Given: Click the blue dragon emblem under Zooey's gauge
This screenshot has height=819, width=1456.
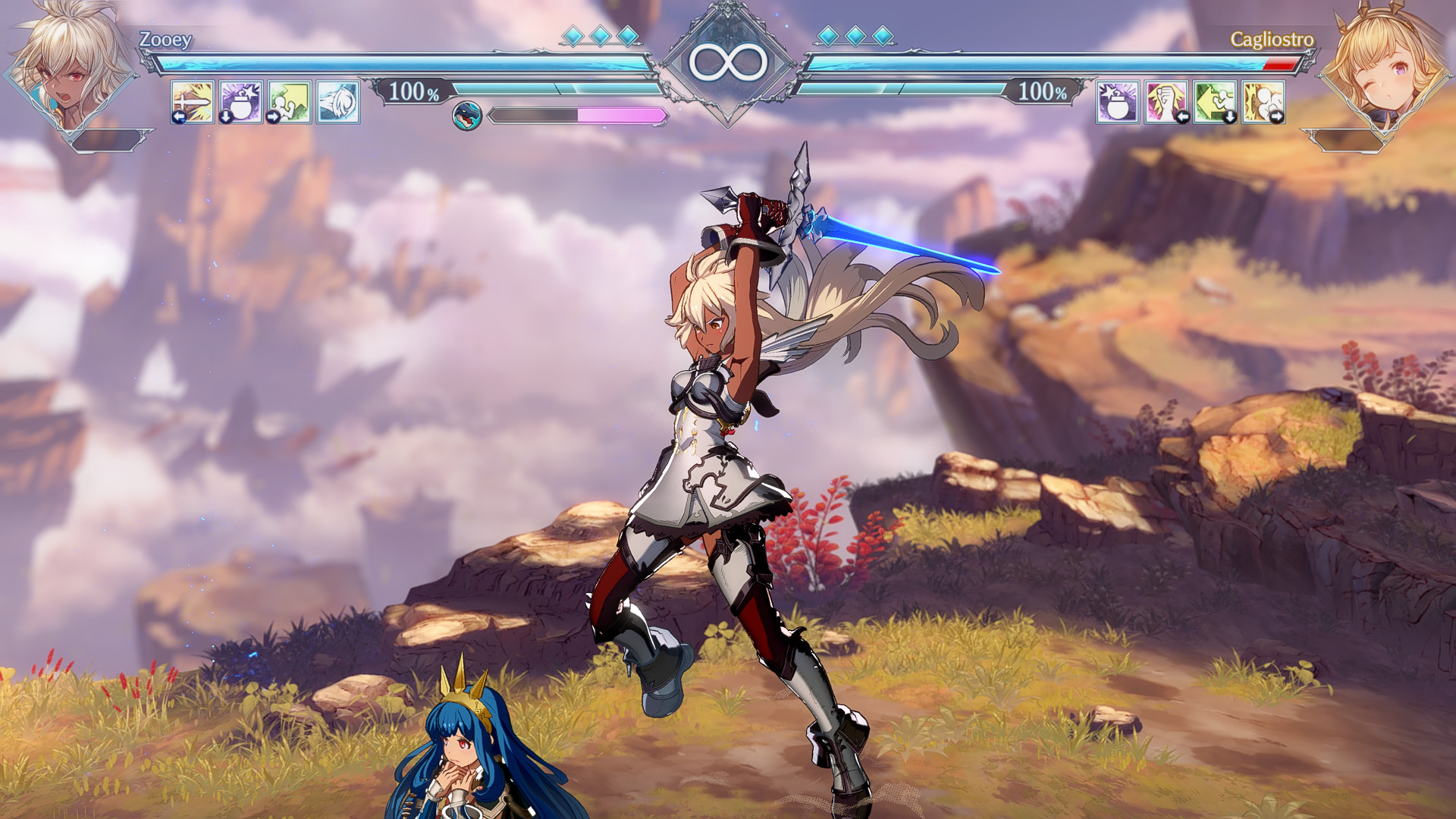Looking at the screenshot, I should [x=466, y=115].
